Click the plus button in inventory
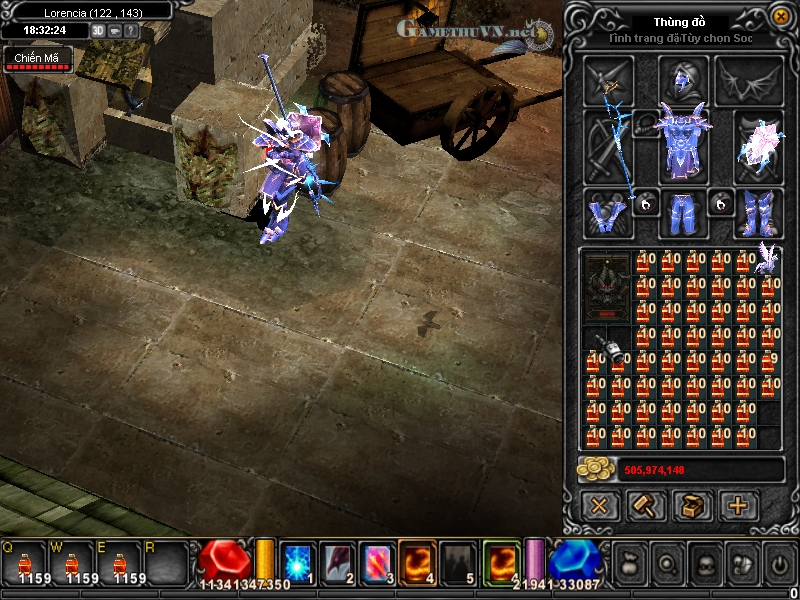800x600 pixels. pyautogui.click(x=739, y=505)
